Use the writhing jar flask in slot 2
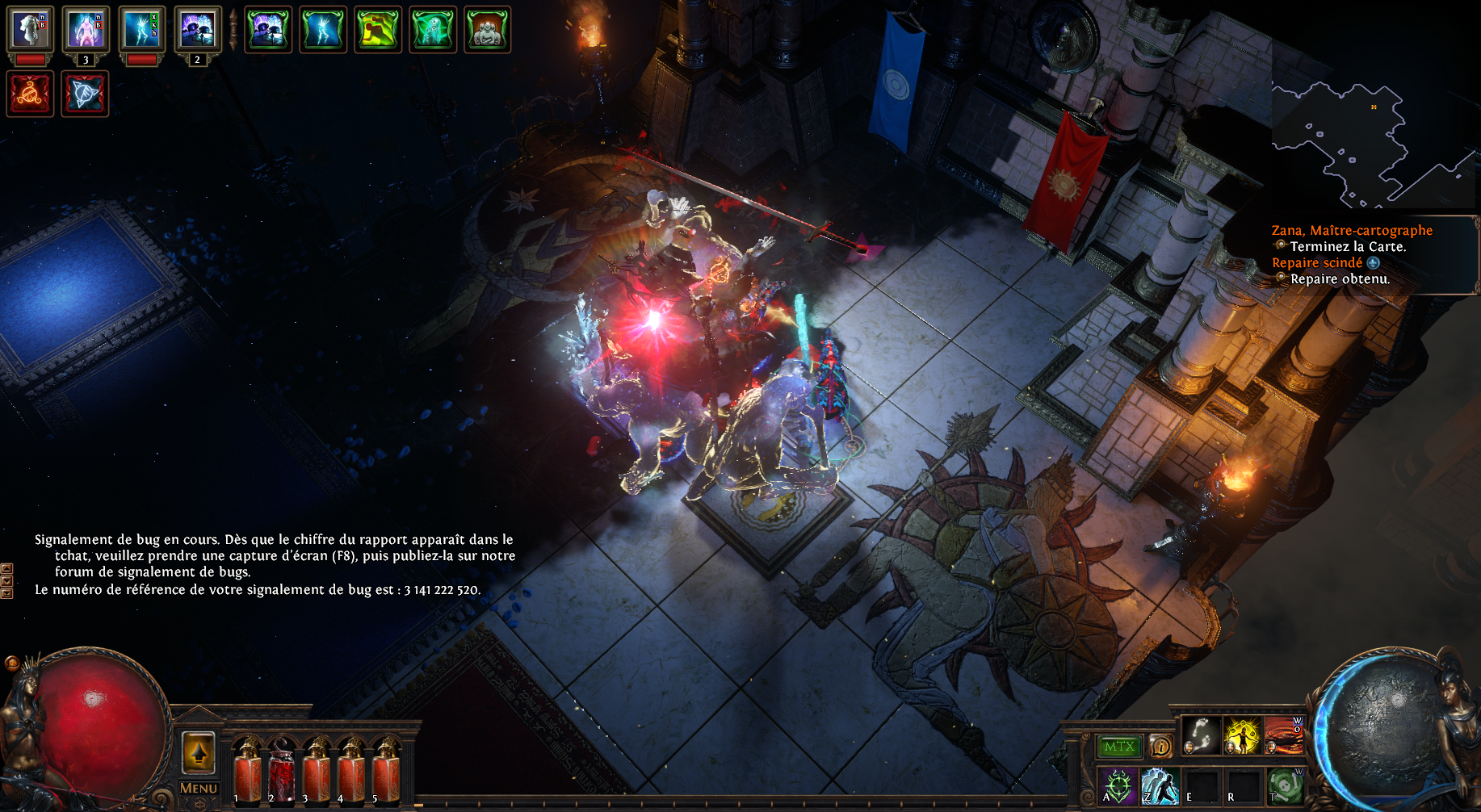This screenshot has height=812, width=1481. point(282,772)
